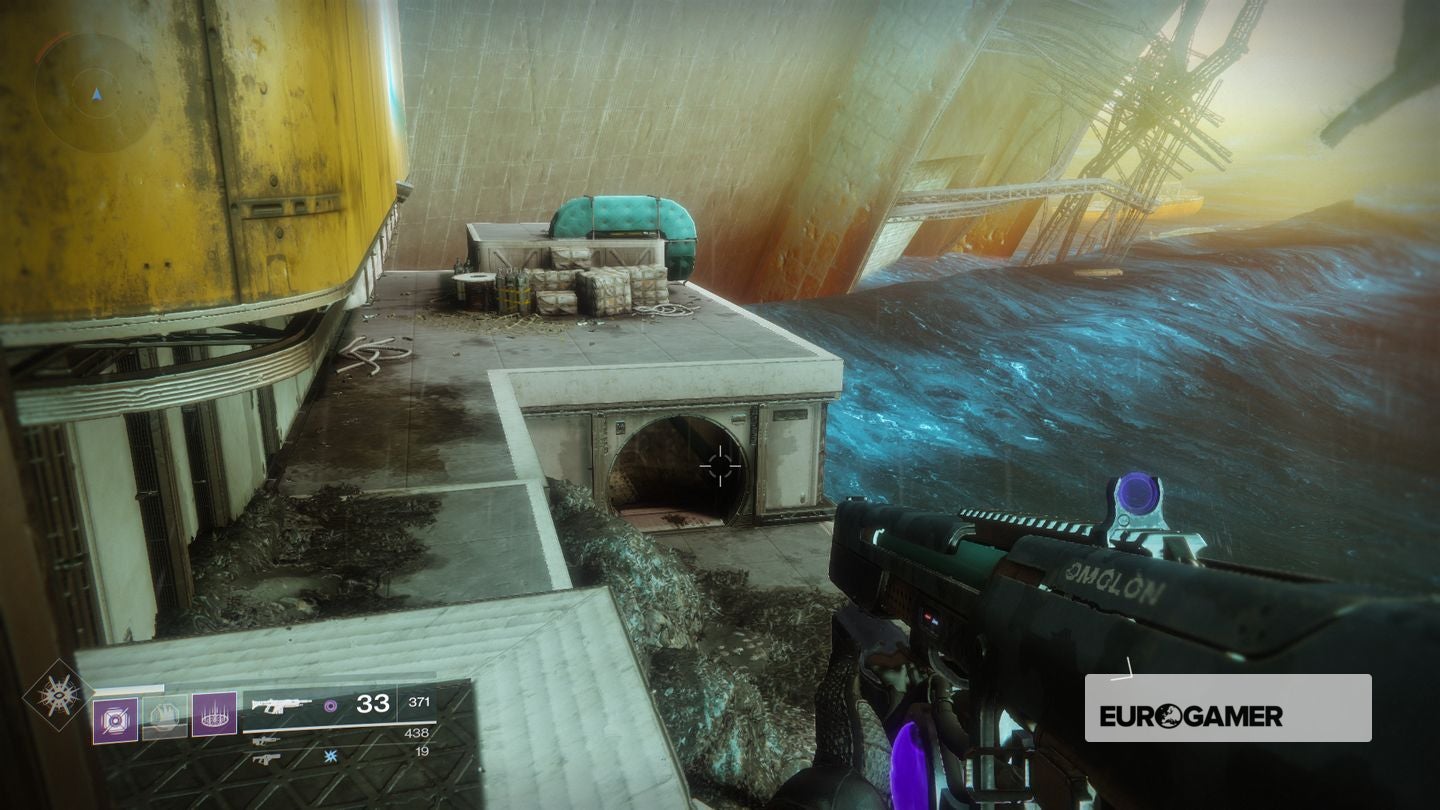Viewport: 1440px width, 810px height.
Task: Click the blue heavy ammo symbol
Action: (x=330, y=756)
